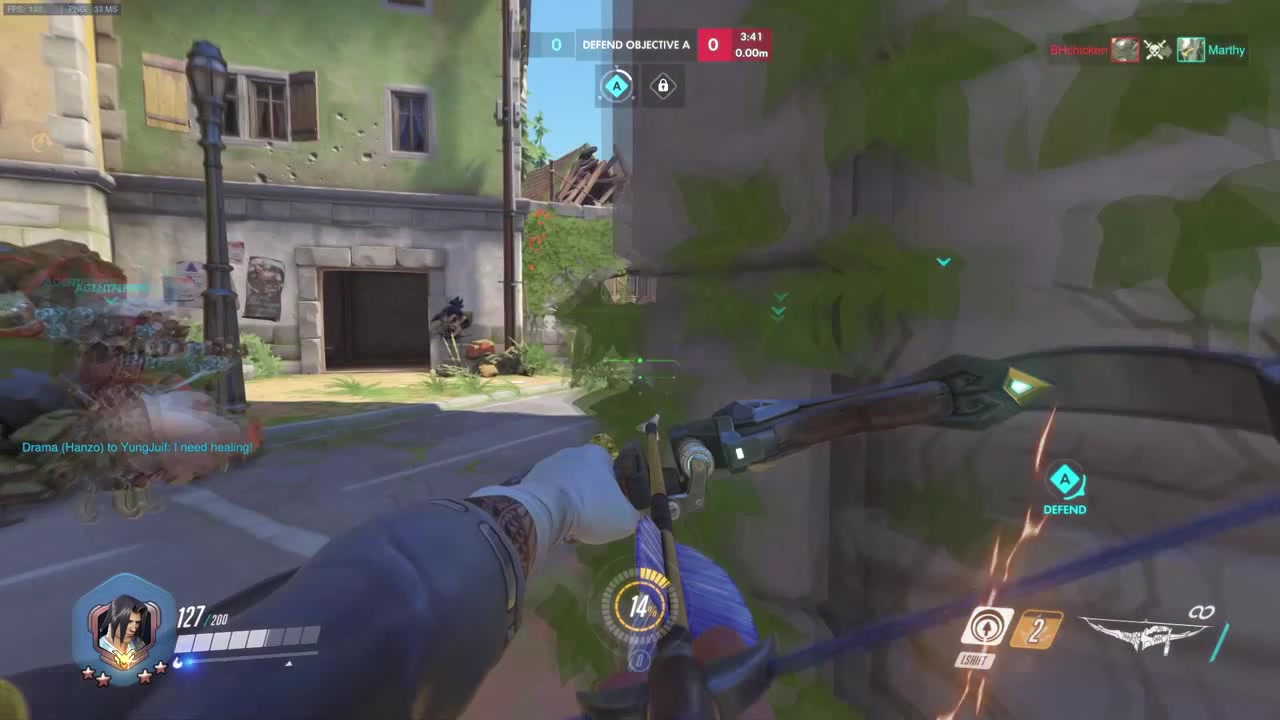This screenshot has height=720, width=1280.
Task: Toggle the padlock next to objective A
Action: coord(662,86)
